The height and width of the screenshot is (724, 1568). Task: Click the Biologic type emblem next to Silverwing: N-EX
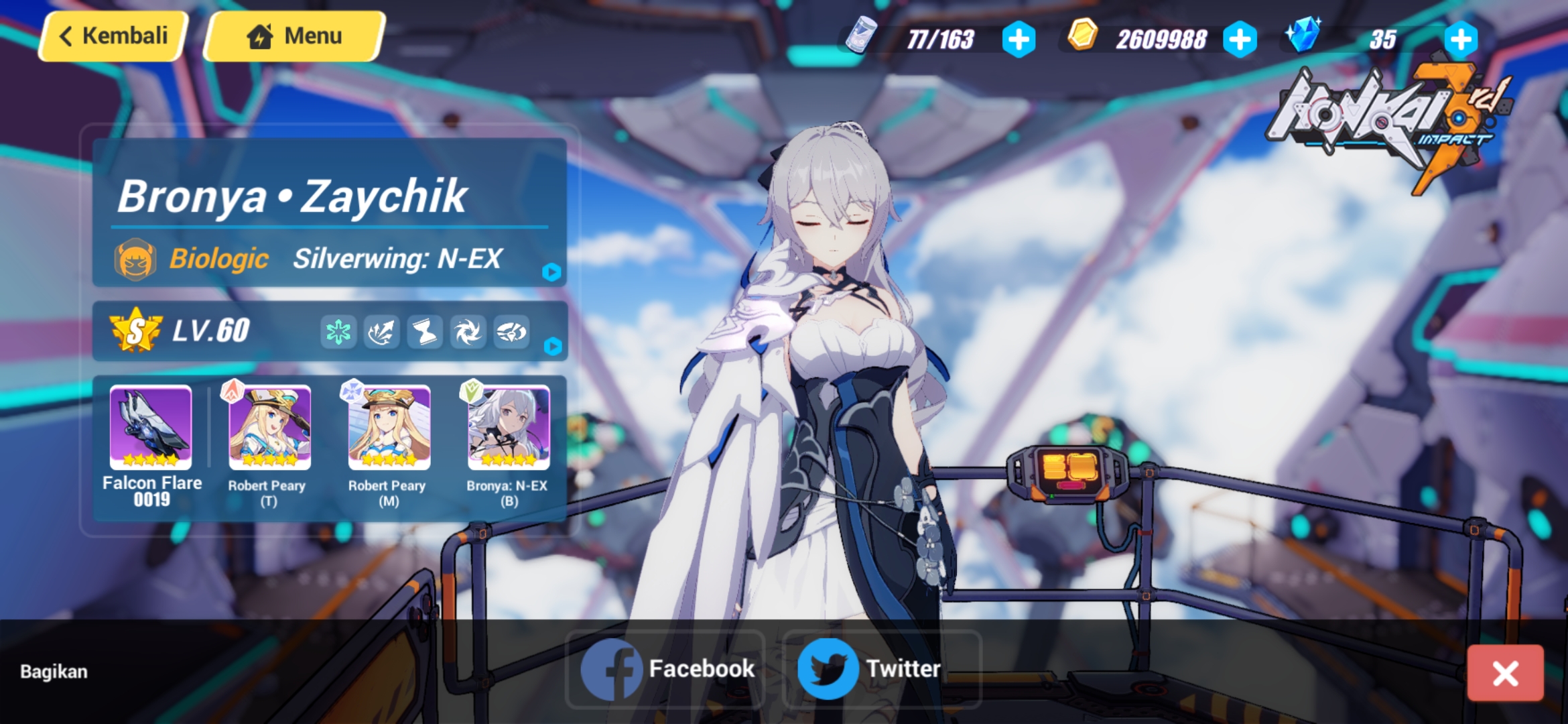click(x=135, y=258)
